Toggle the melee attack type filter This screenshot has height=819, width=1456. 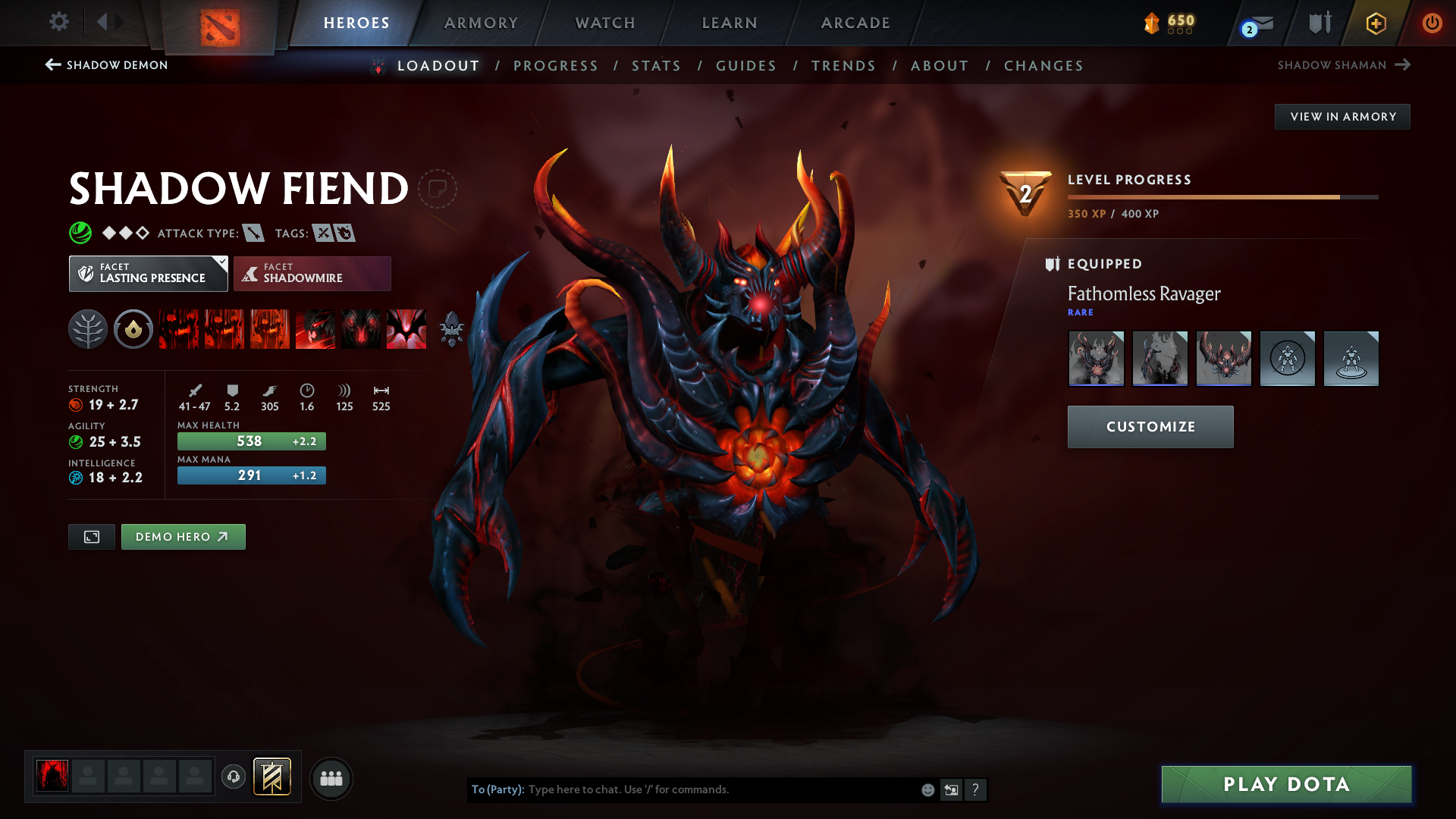253,233
